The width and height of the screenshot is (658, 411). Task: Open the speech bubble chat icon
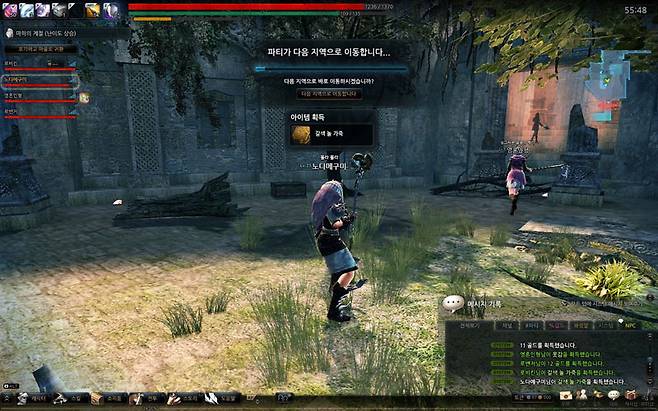[613, 396]
